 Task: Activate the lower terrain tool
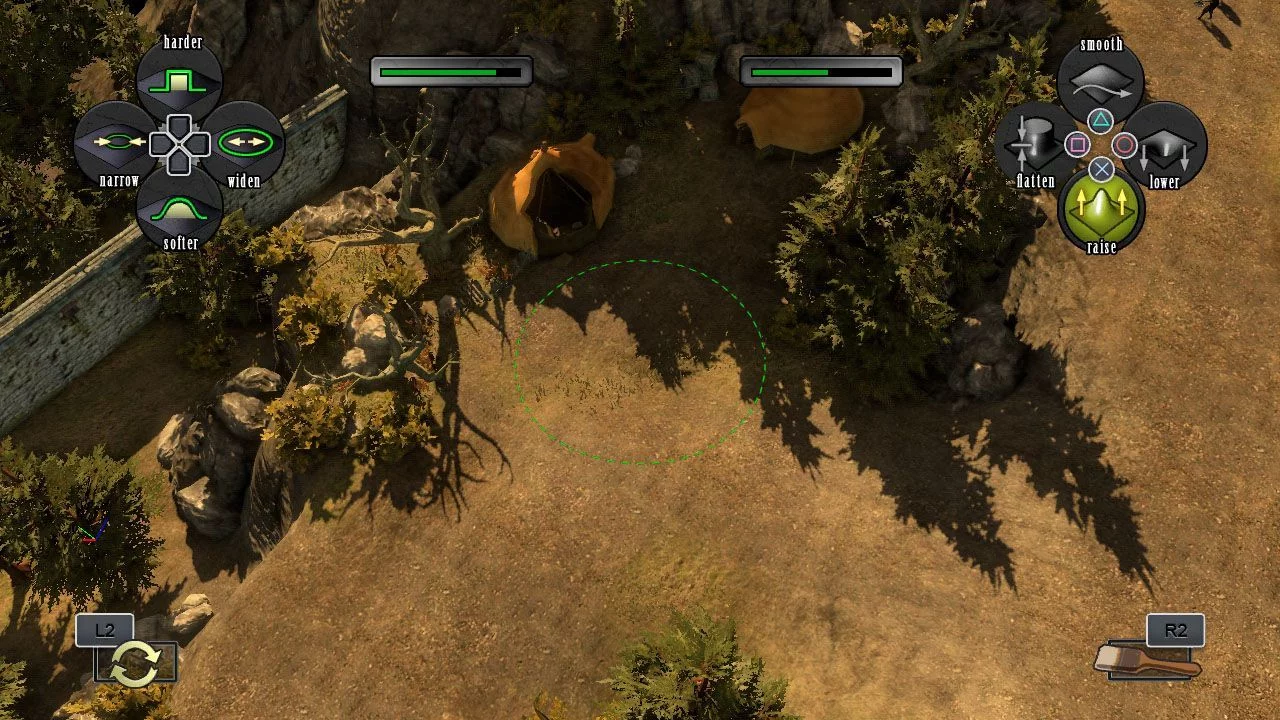pyautogui.click(x=1166, y=145)
